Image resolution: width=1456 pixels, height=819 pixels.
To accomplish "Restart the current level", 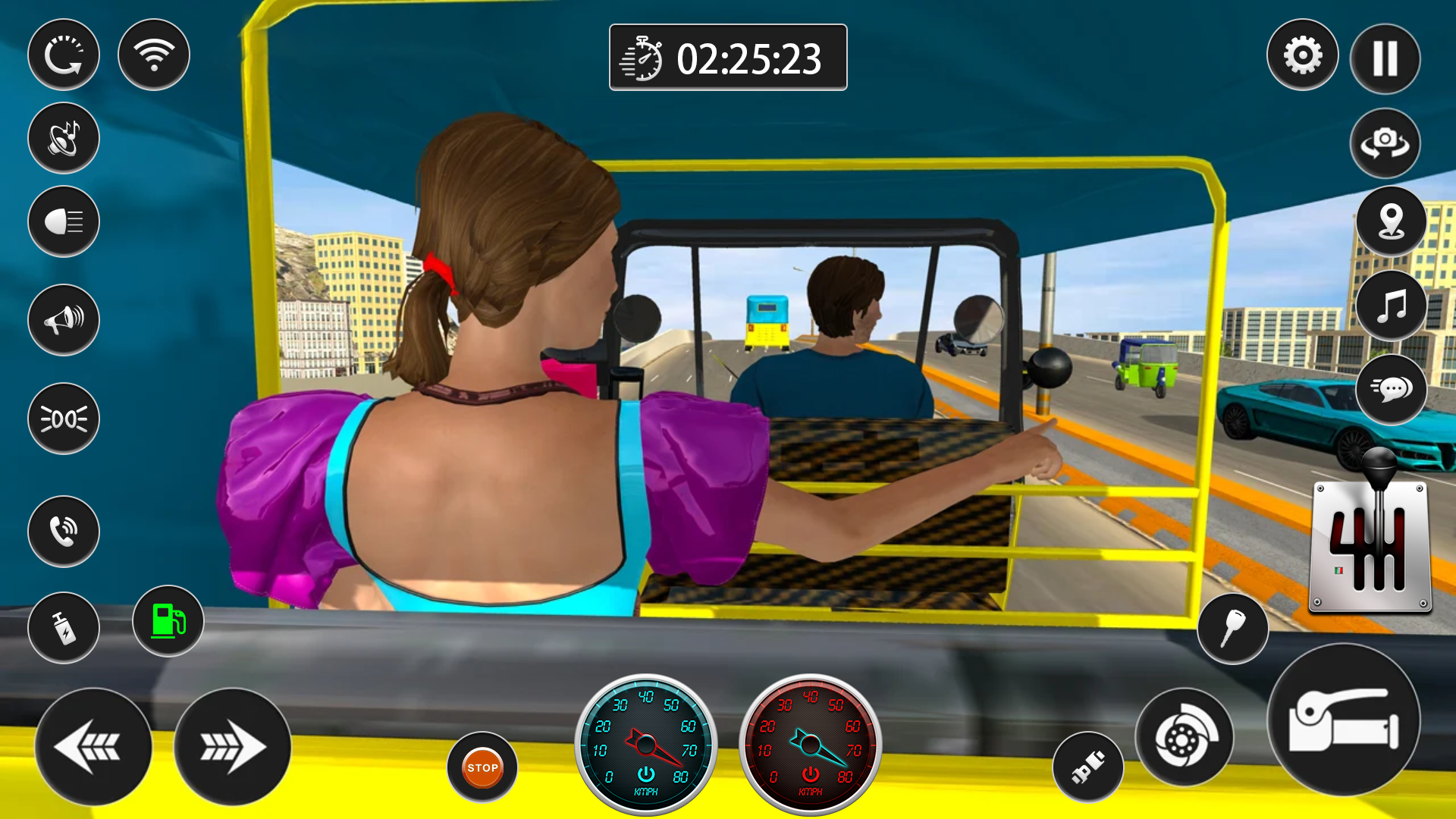I will [64, 55].
